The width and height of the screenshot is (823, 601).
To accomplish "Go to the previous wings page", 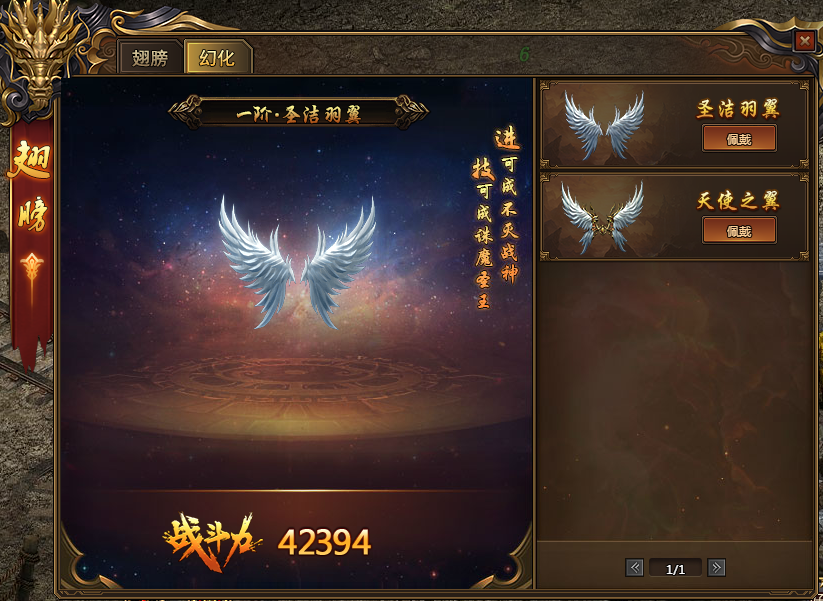I will (x=634, y=568).
